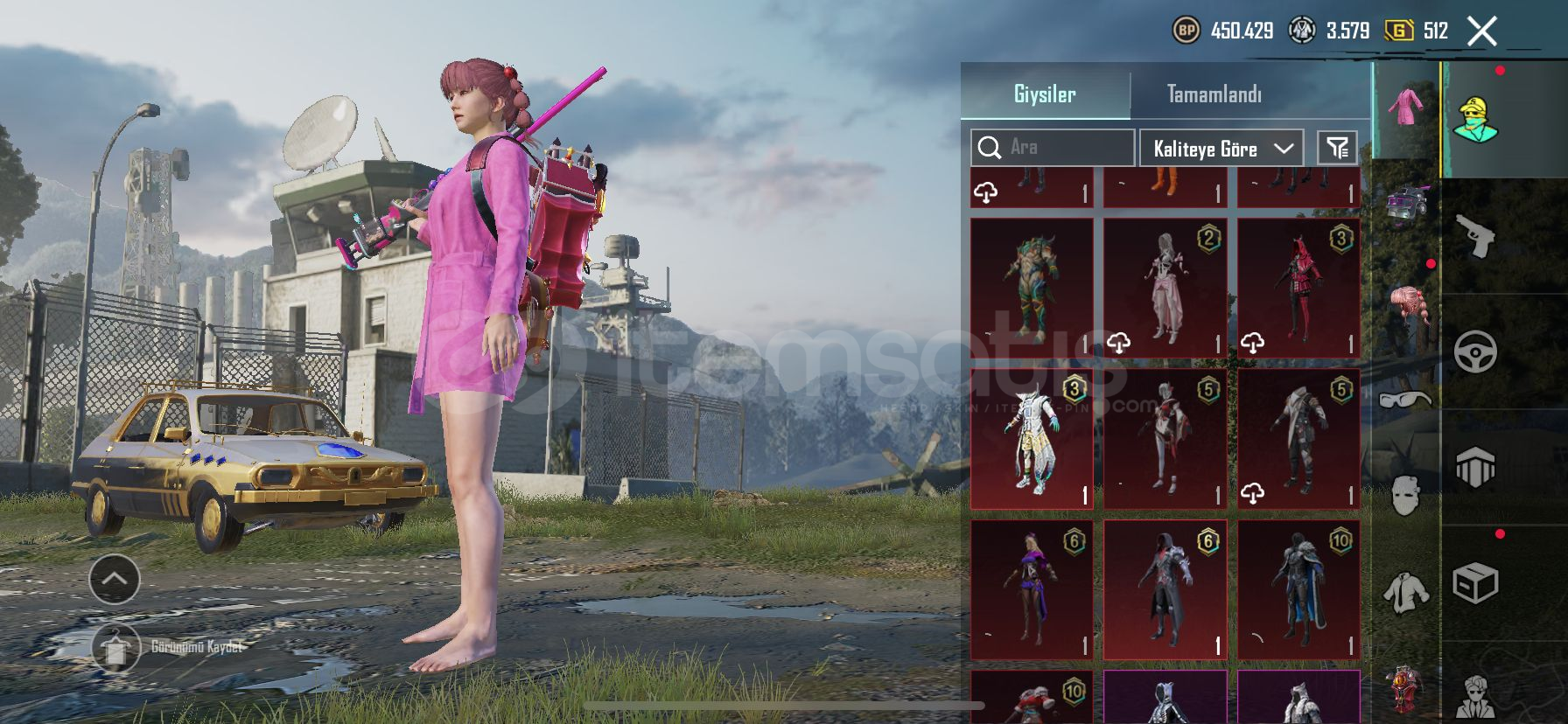
Task: Select the purple dress outfit
Action: [1032, 589]
